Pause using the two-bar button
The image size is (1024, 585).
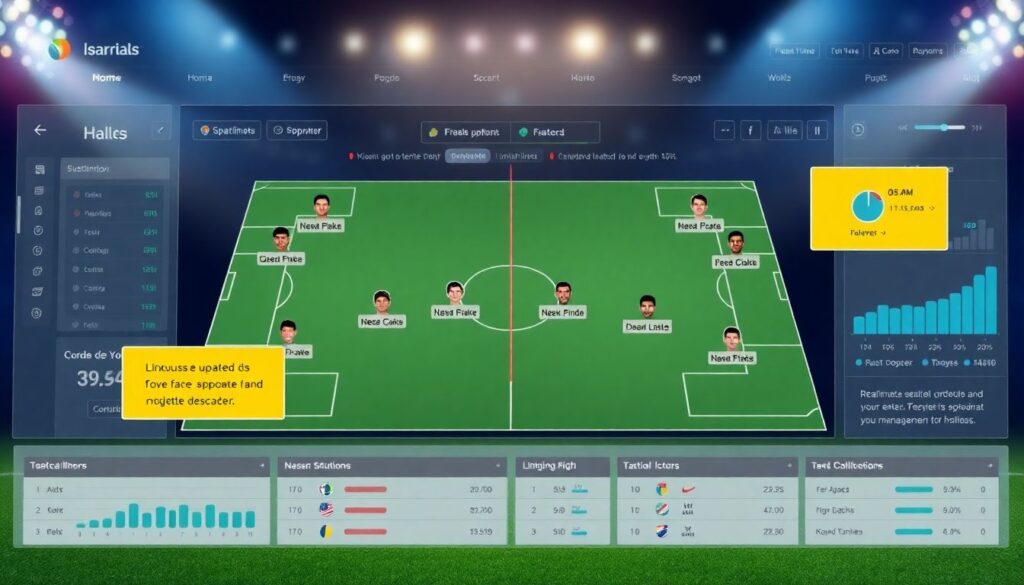[817, 130]
